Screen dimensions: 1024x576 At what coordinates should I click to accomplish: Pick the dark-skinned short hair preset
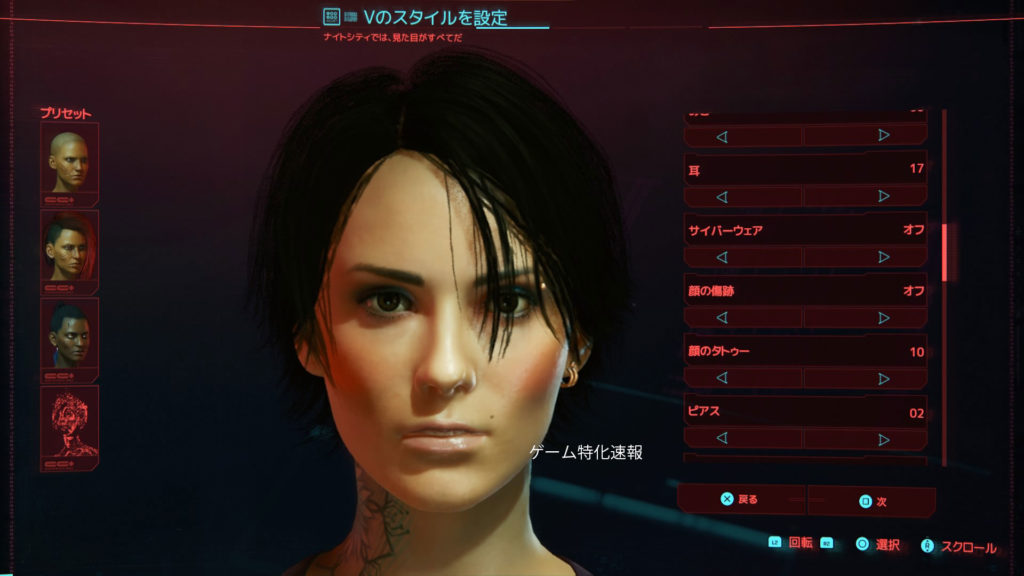pos(69,334)
